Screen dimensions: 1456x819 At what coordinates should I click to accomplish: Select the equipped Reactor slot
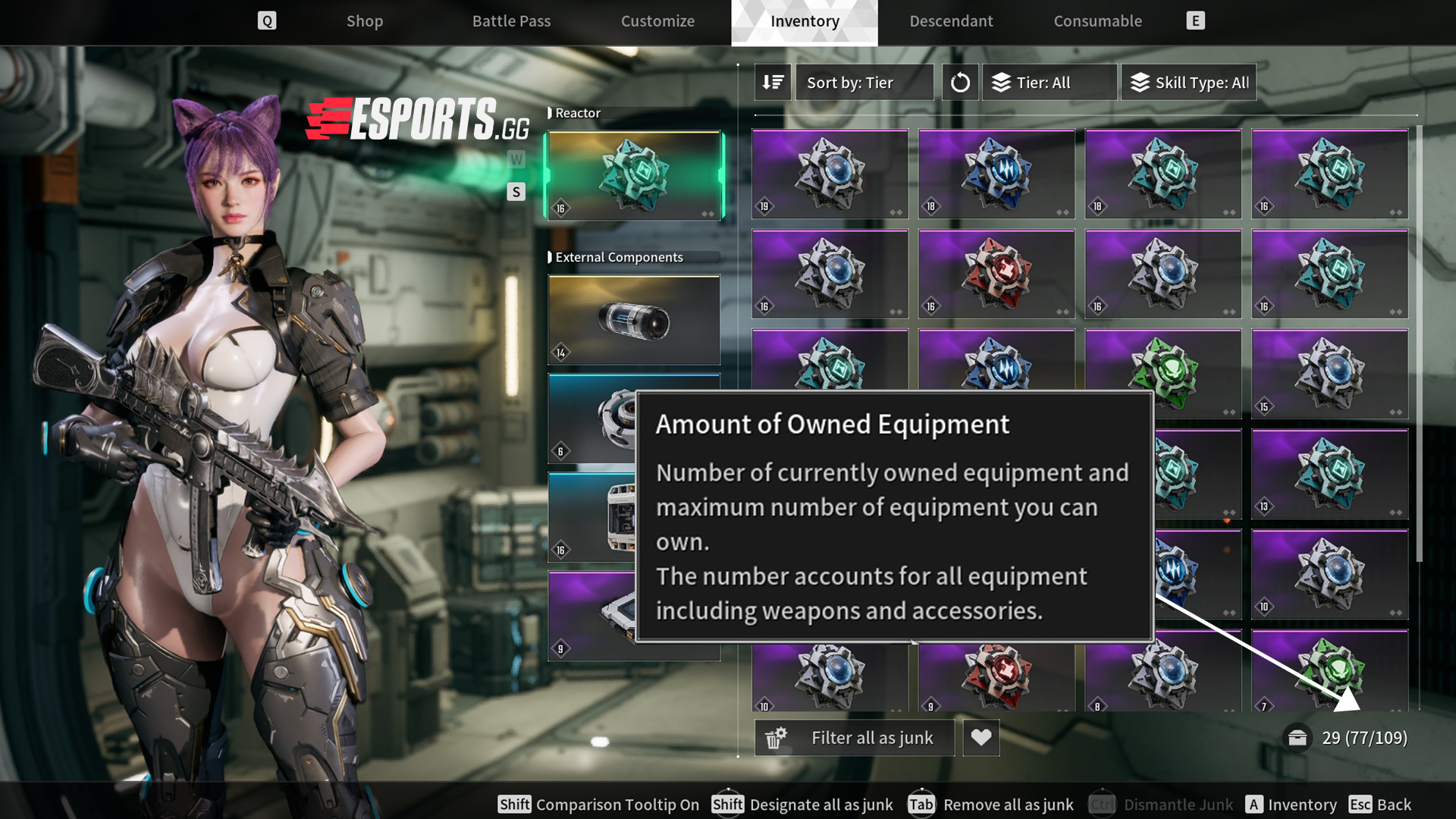click(634, 176)
